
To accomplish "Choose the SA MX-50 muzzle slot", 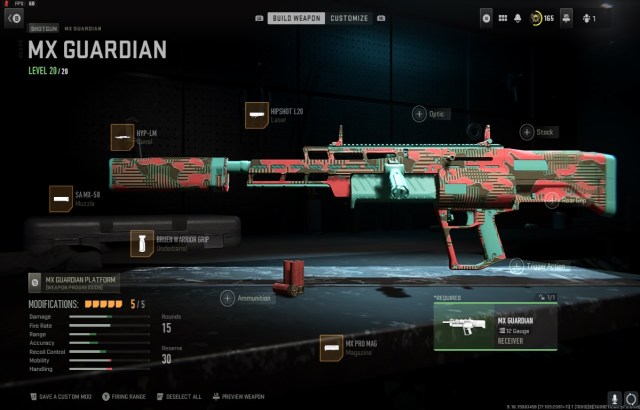I will click(x=61, y=198).
